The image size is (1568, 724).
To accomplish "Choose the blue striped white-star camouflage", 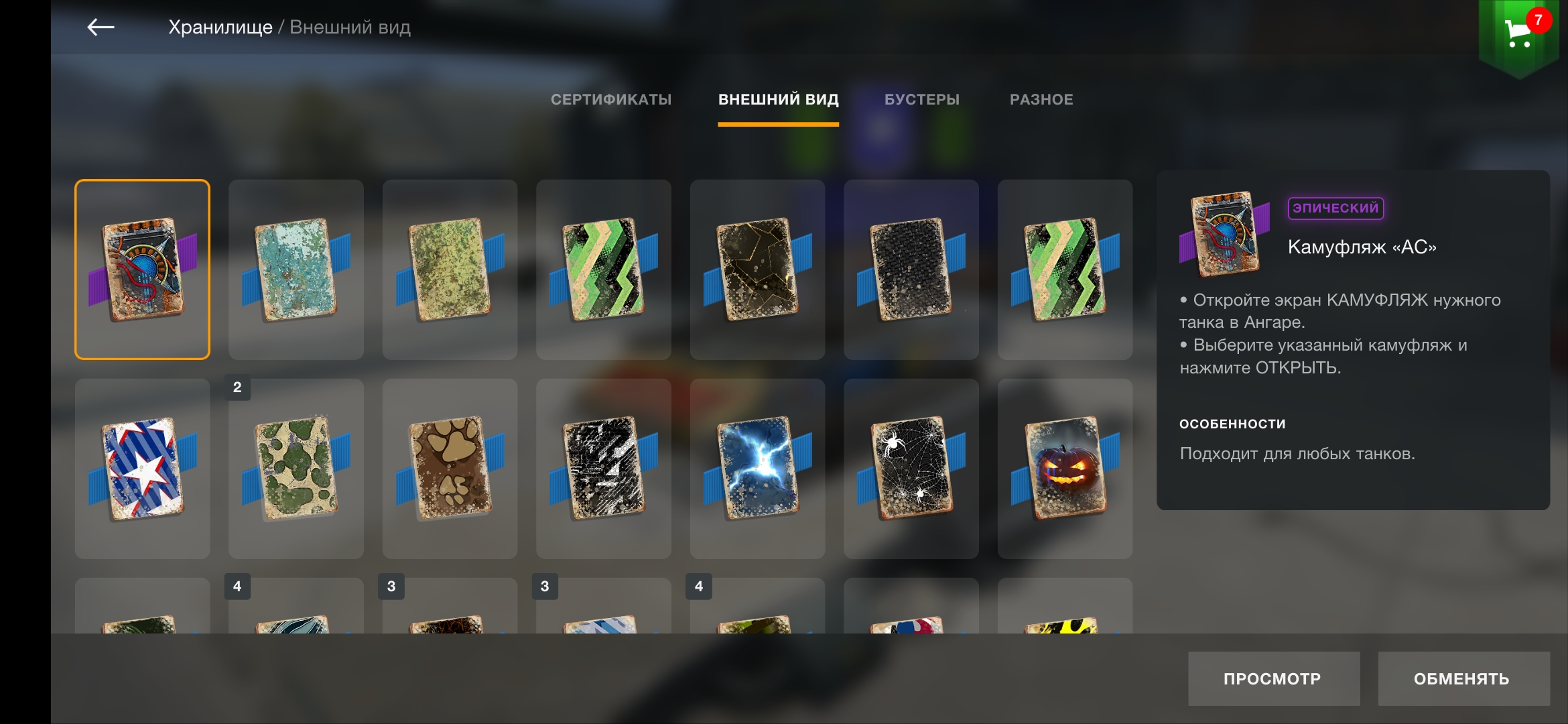I will coord(142,469).
